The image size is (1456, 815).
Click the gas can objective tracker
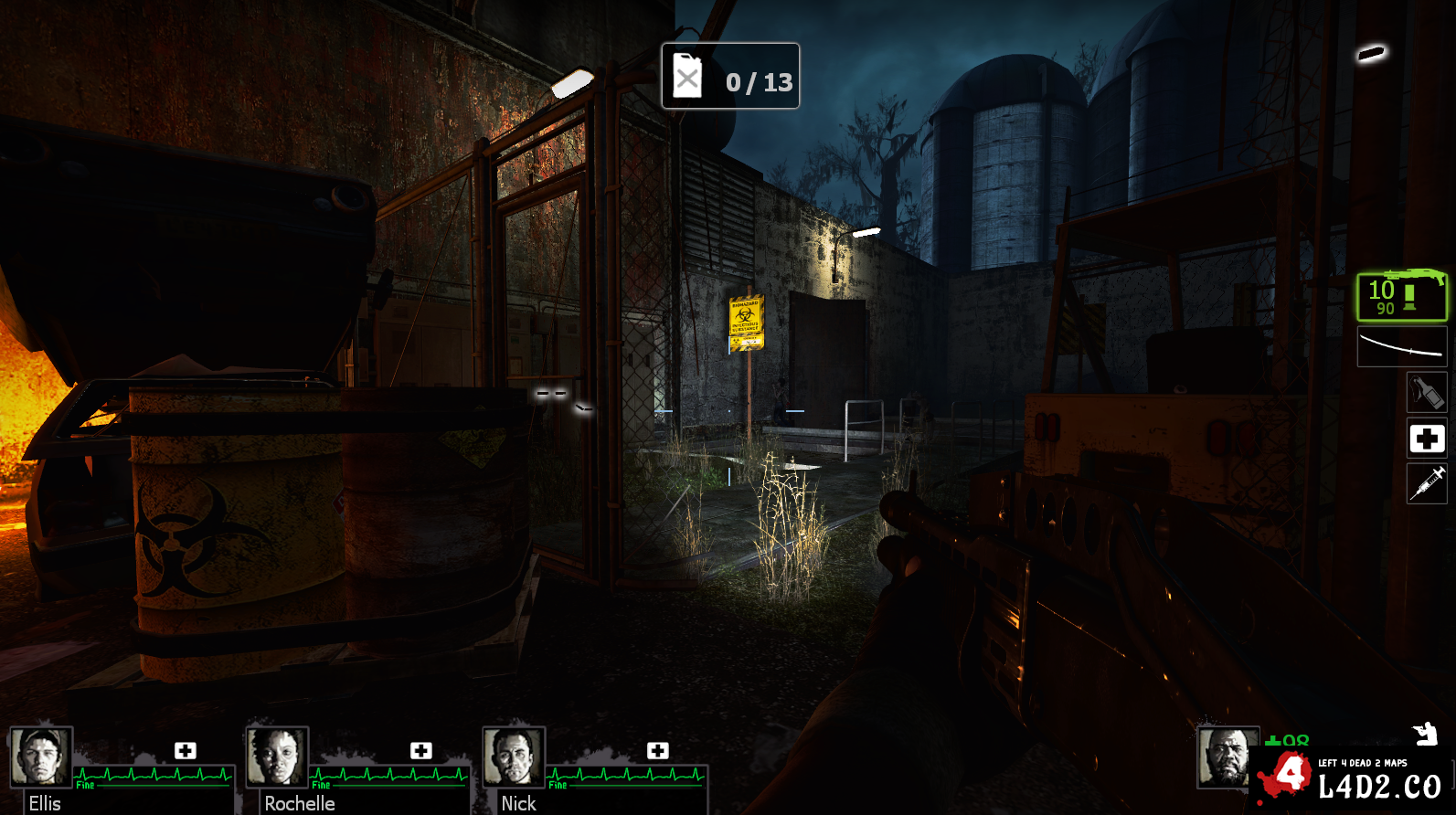coord(730,77)
